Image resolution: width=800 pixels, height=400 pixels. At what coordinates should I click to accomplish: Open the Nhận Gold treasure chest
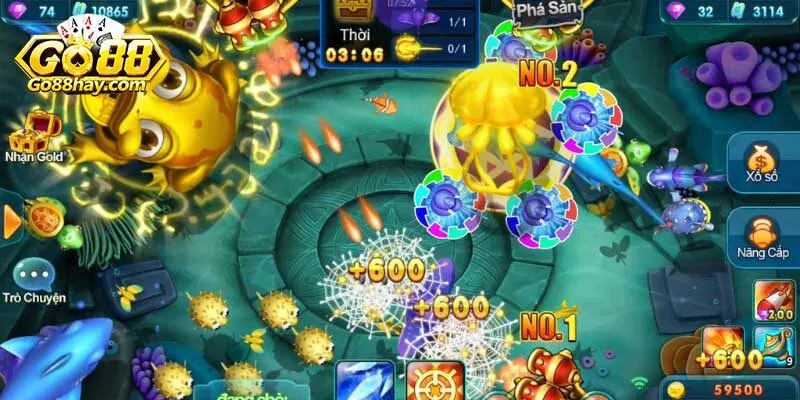click(33, 131)
